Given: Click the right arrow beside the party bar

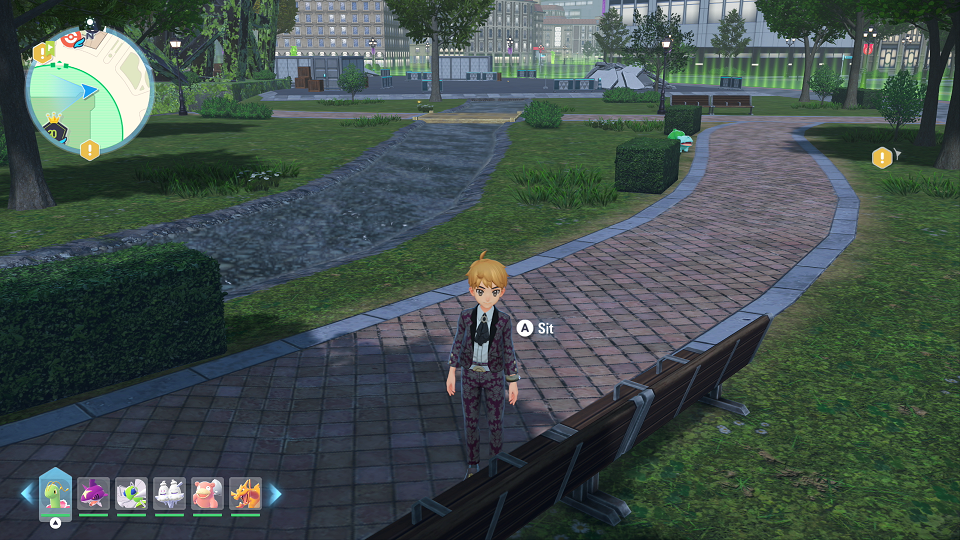Looking at the screenshot, I should click(275, 494).
